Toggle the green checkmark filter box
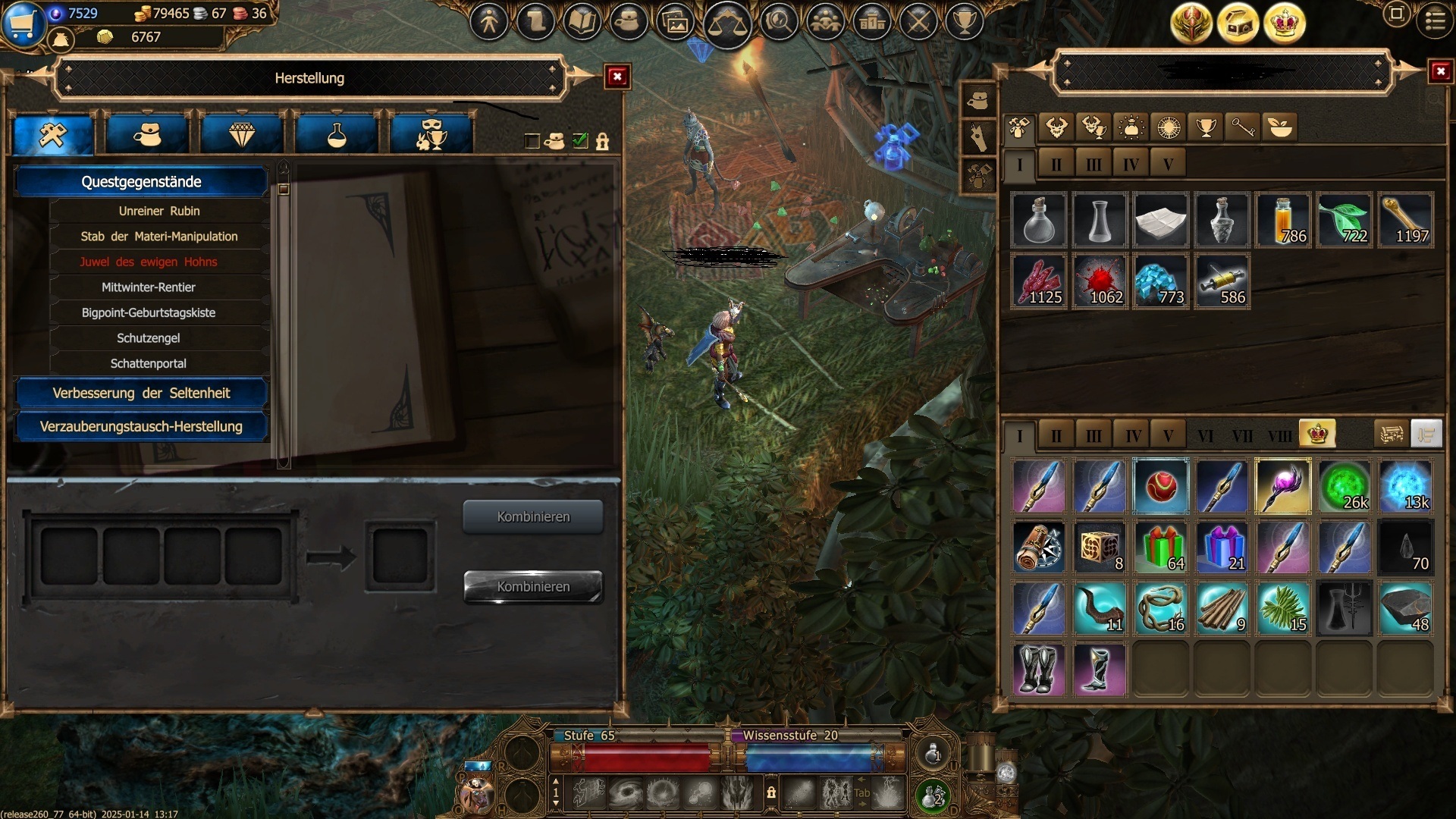The width and height of the screenshot is (1456, 819). tap(580, 141)
